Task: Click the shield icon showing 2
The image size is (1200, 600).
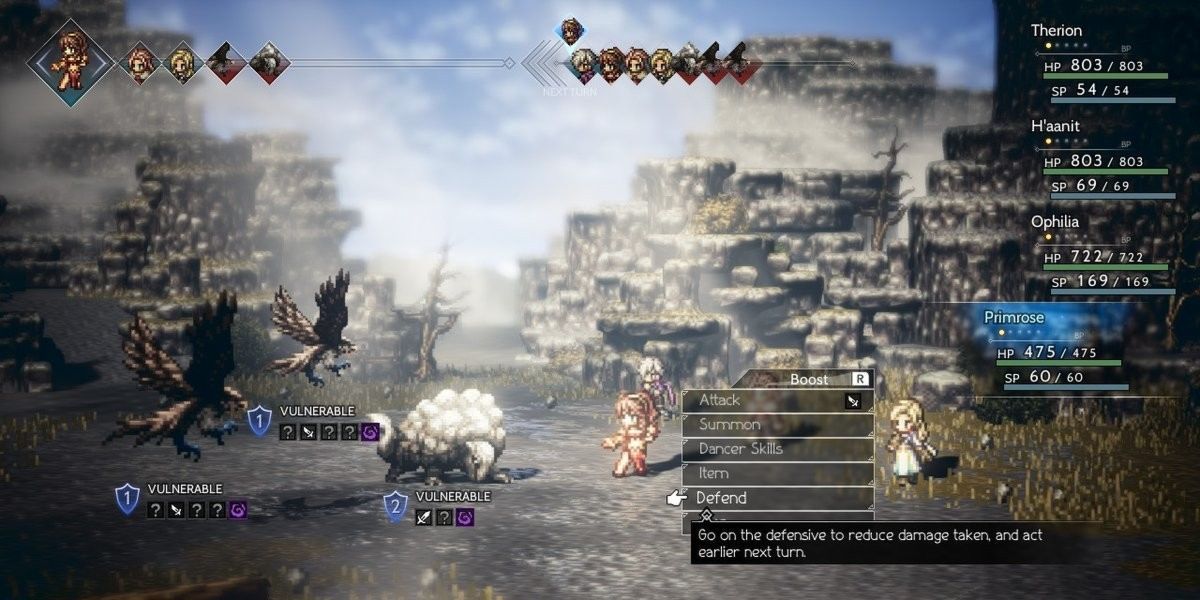Action: (x=396, y=506)
